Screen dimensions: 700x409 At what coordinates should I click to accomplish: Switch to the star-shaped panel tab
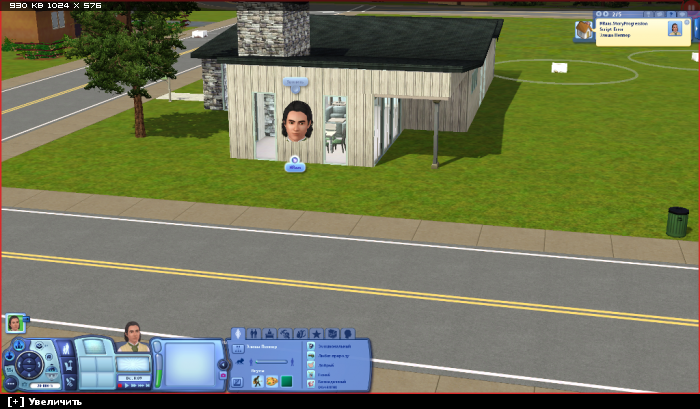316,333
